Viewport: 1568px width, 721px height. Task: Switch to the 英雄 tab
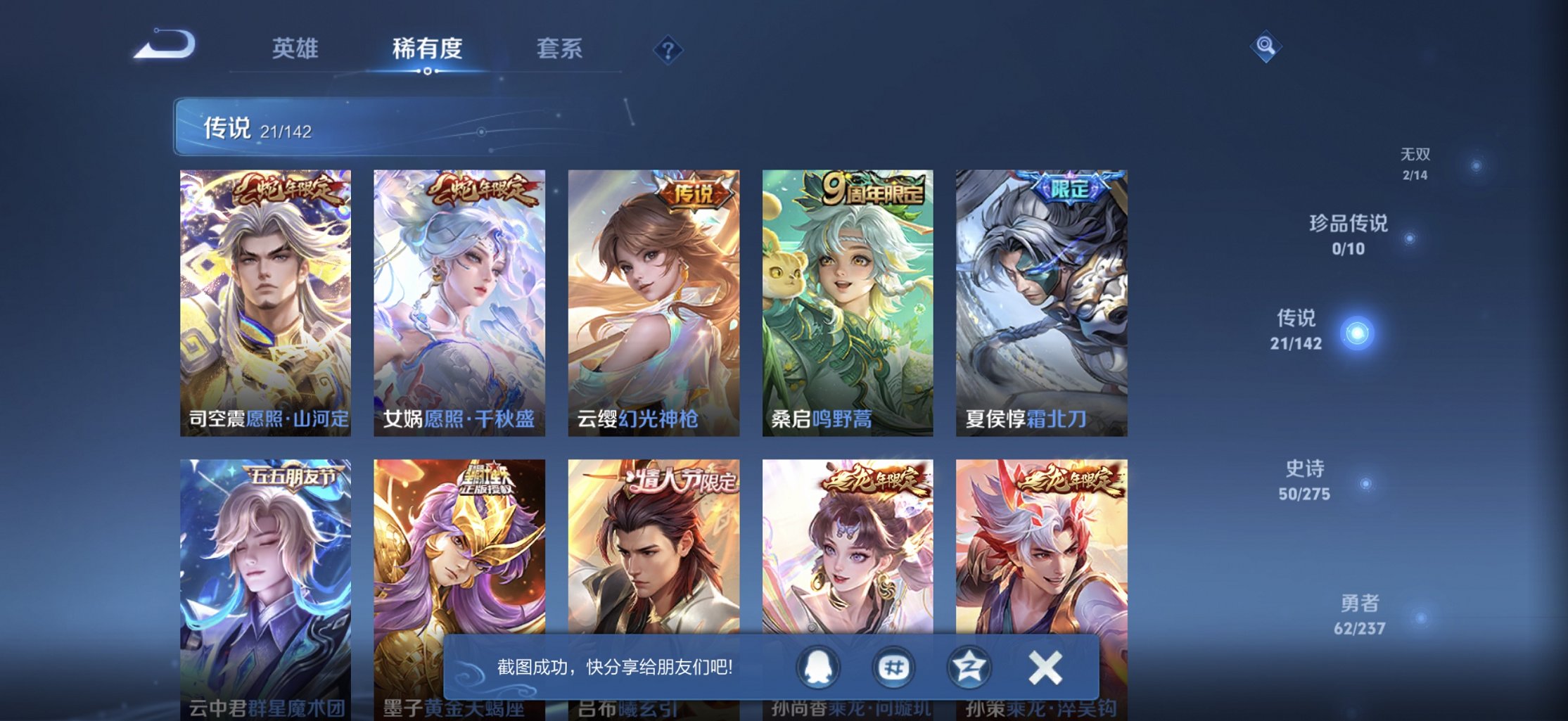tap(295, 48)
